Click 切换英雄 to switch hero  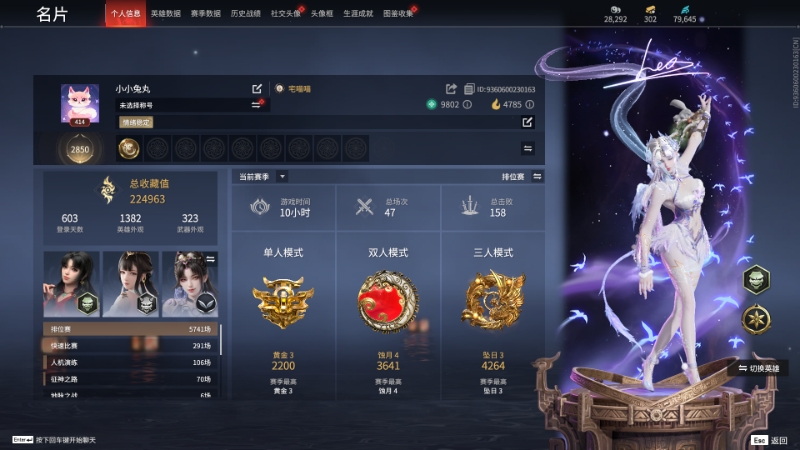(765, 367)
